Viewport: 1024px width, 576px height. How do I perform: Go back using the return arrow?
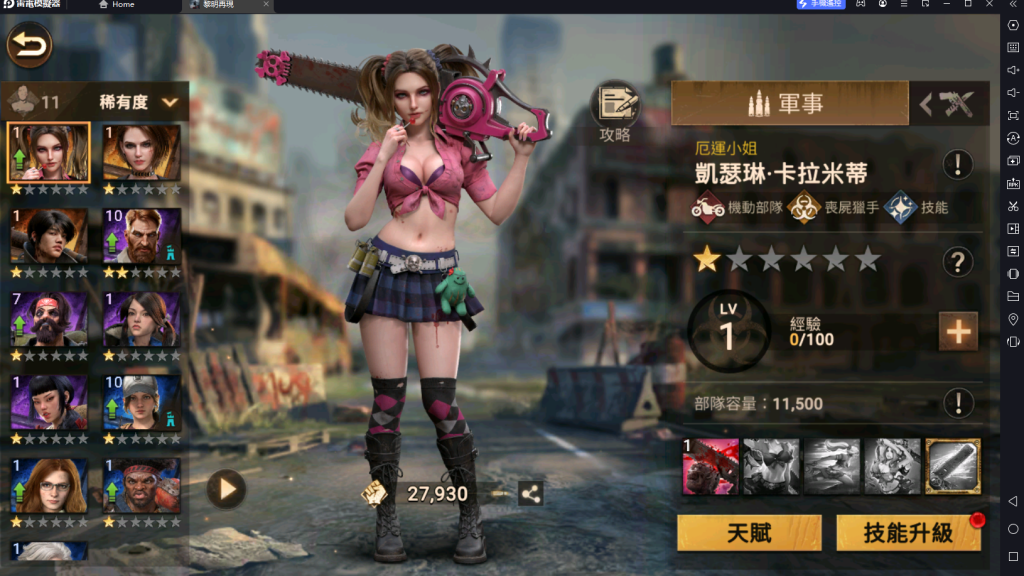coord(30,46)
